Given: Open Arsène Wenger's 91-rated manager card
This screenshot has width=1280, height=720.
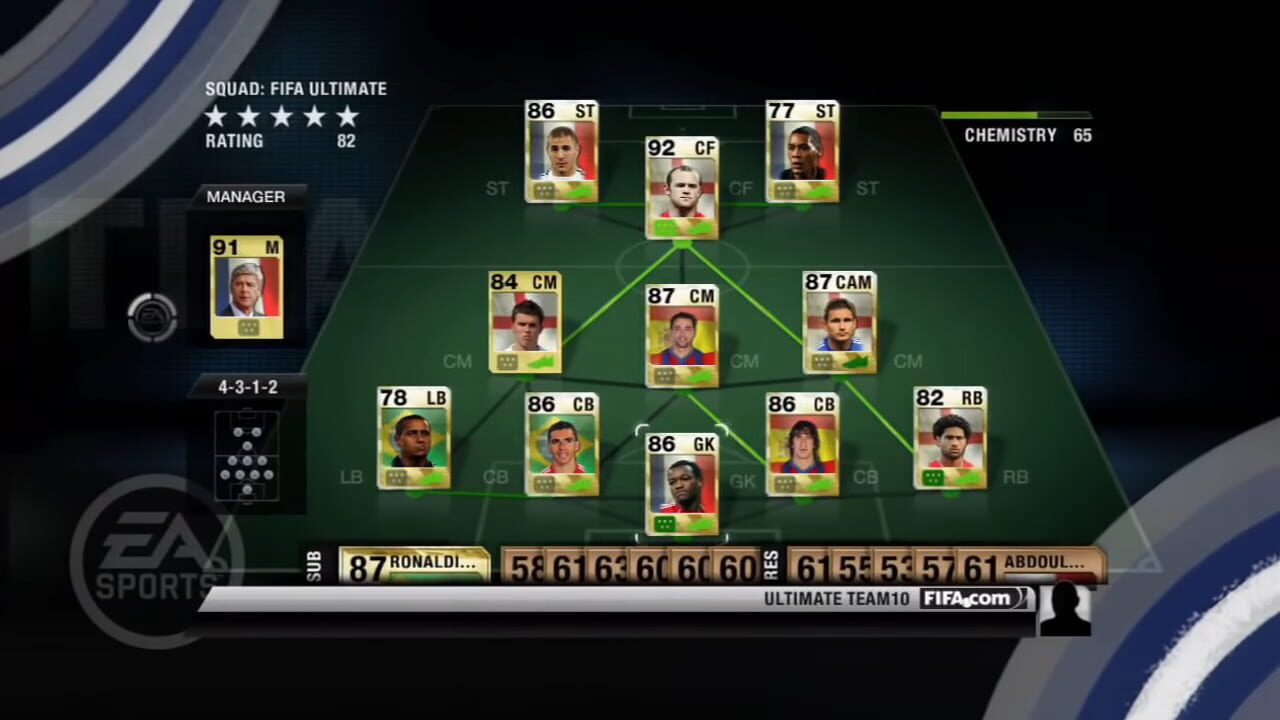Looking at the screenshot, I should click(x=246, y=287).
